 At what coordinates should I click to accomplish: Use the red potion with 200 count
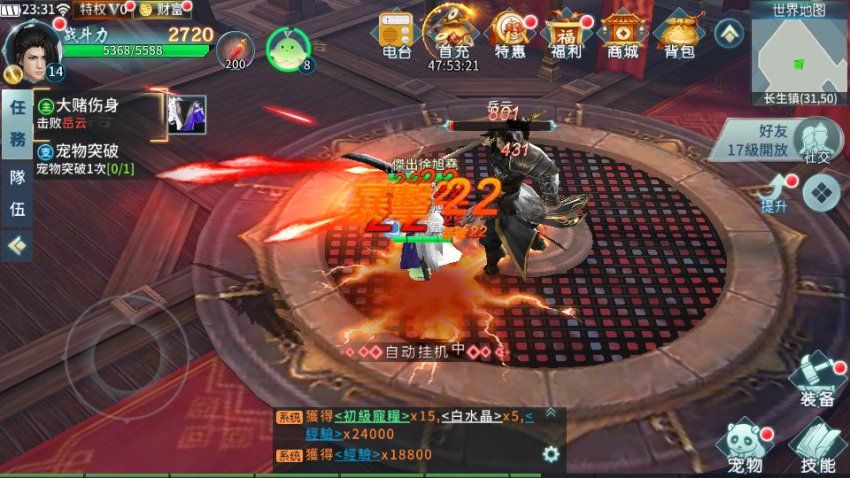235,50
